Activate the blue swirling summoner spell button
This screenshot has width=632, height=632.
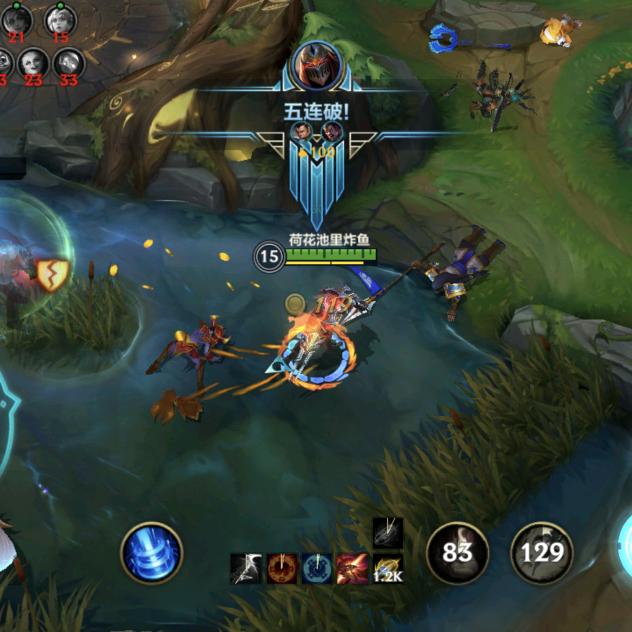point(152,552)
